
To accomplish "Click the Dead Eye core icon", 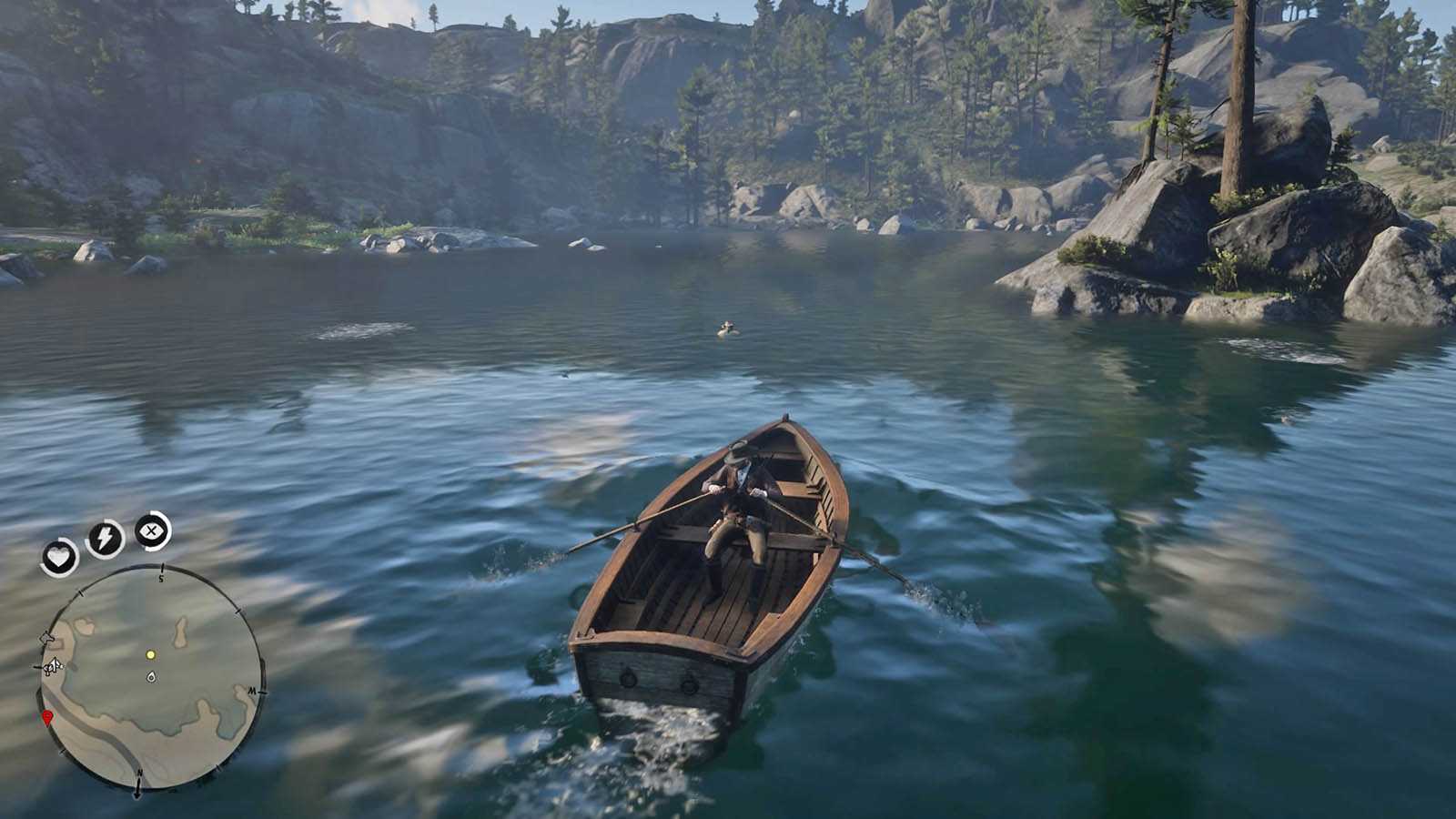I will tap(153, 531).
